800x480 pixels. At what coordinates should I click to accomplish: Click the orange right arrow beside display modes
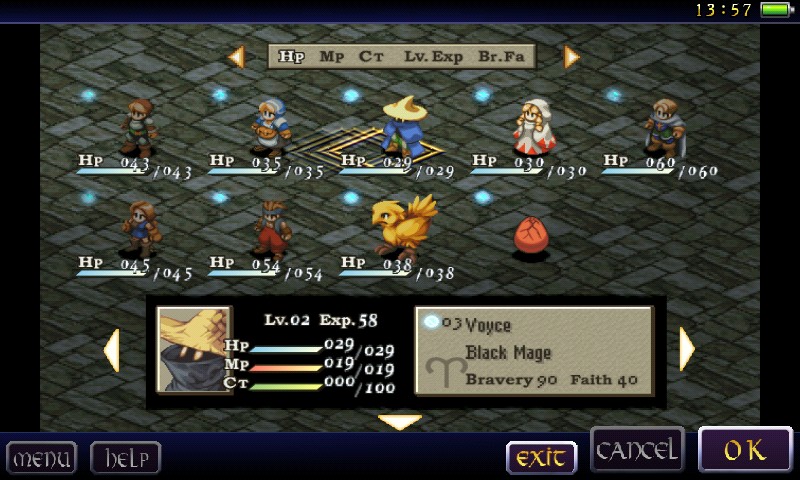[572, 57]
